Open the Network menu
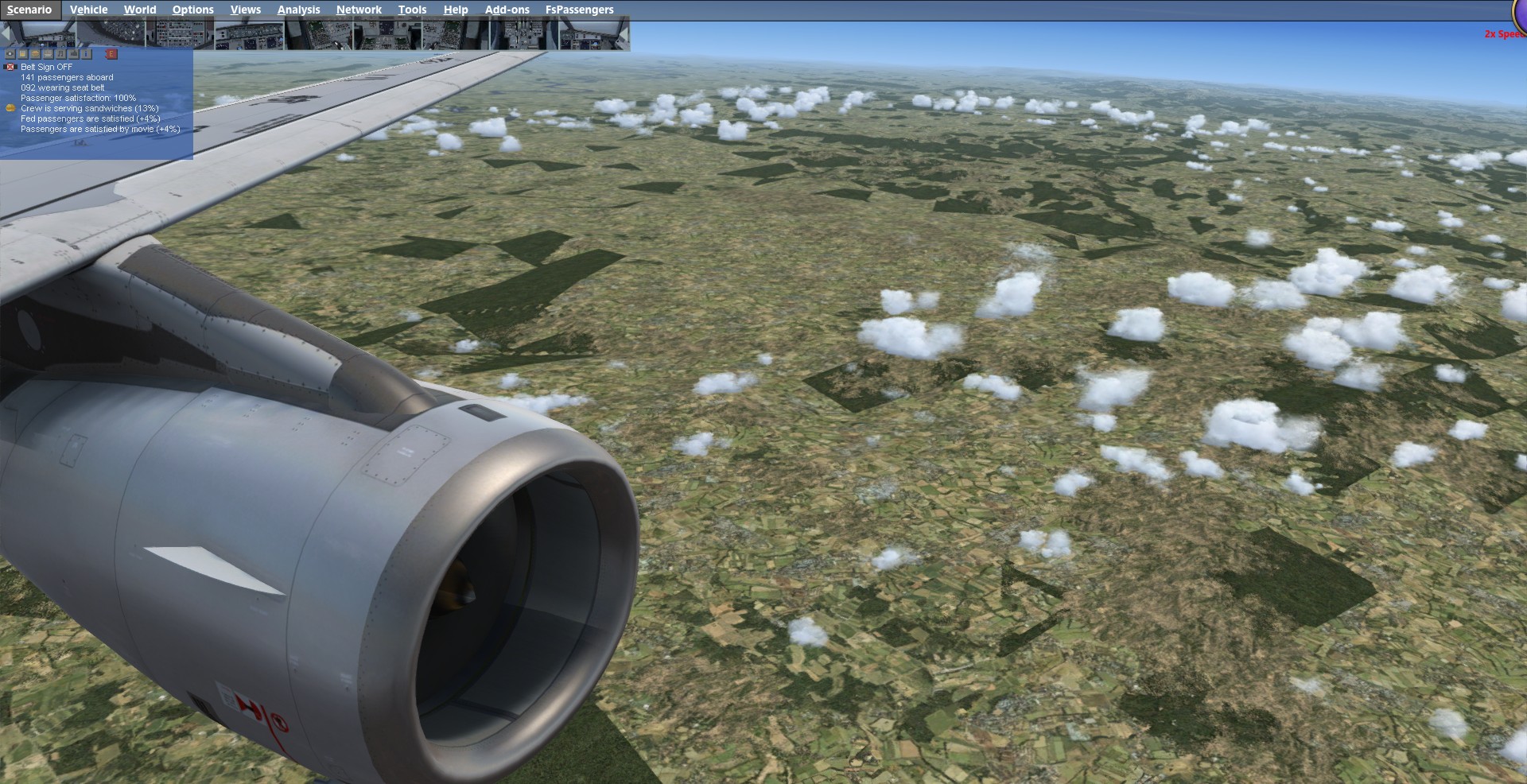Viewport: 1527px width, 784px height. 359,10
